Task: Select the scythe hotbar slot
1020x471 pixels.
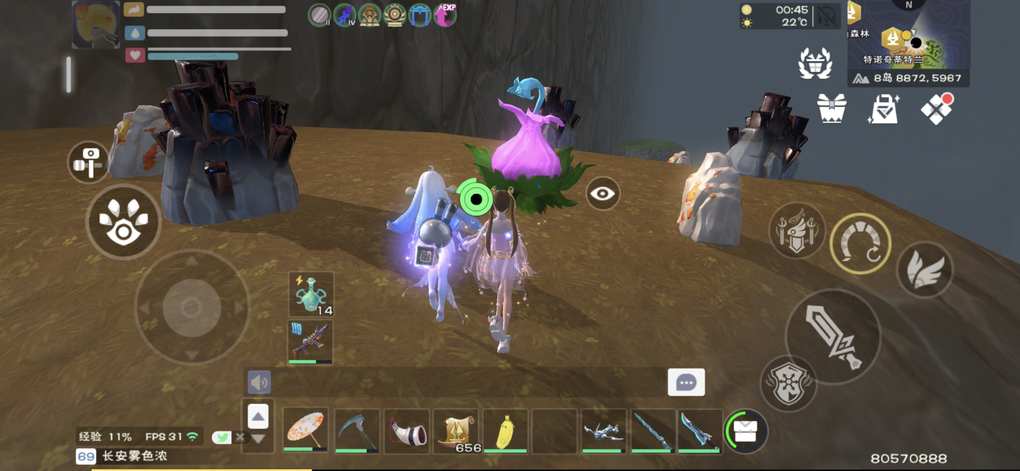Action: (x=356, y=430)
